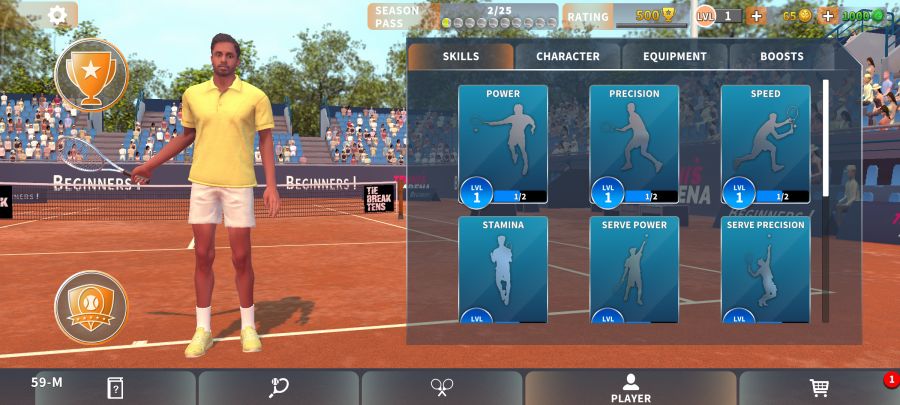The image size is (900, 405).
Task: Open the crossed rackets match menu
Action: point(442,388)
